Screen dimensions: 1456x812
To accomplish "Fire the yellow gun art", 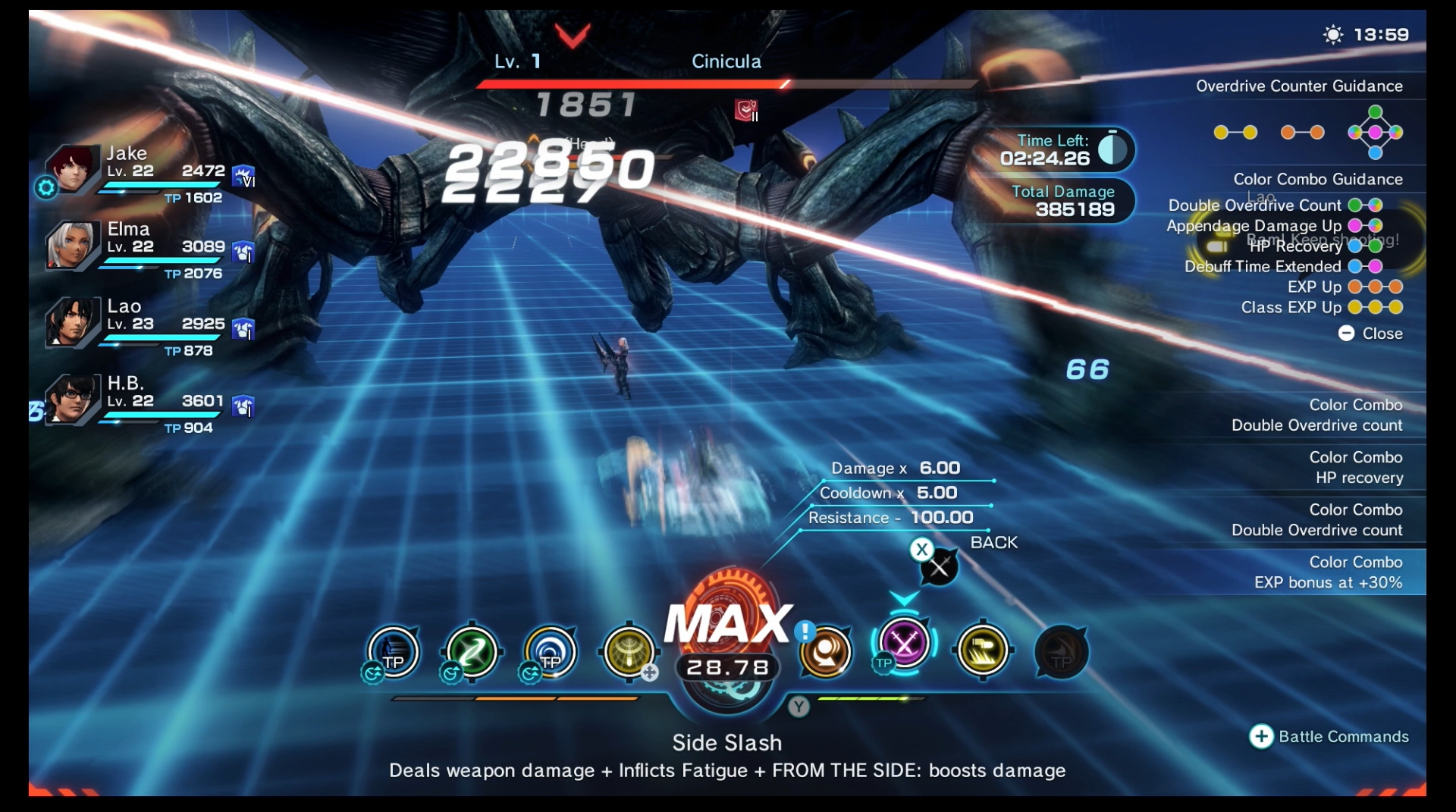I will point(983,651).
